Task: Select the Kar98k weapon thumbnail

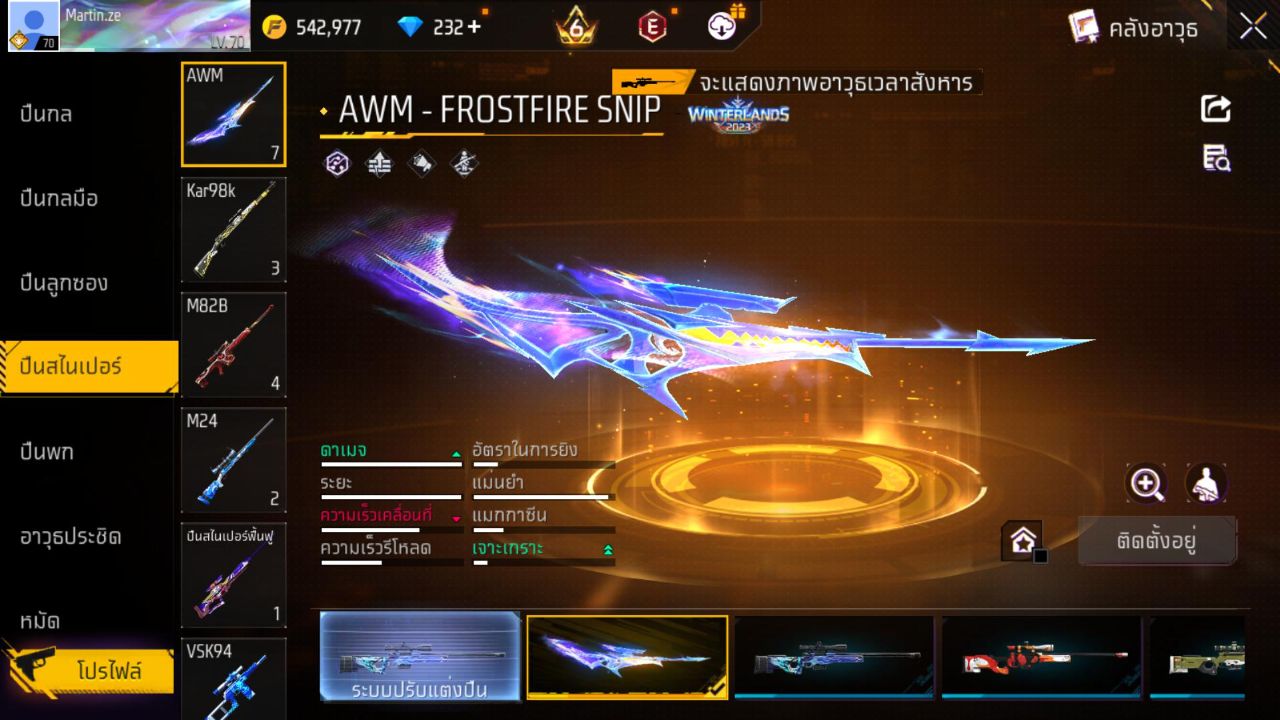Action: [x=233, y=230]
